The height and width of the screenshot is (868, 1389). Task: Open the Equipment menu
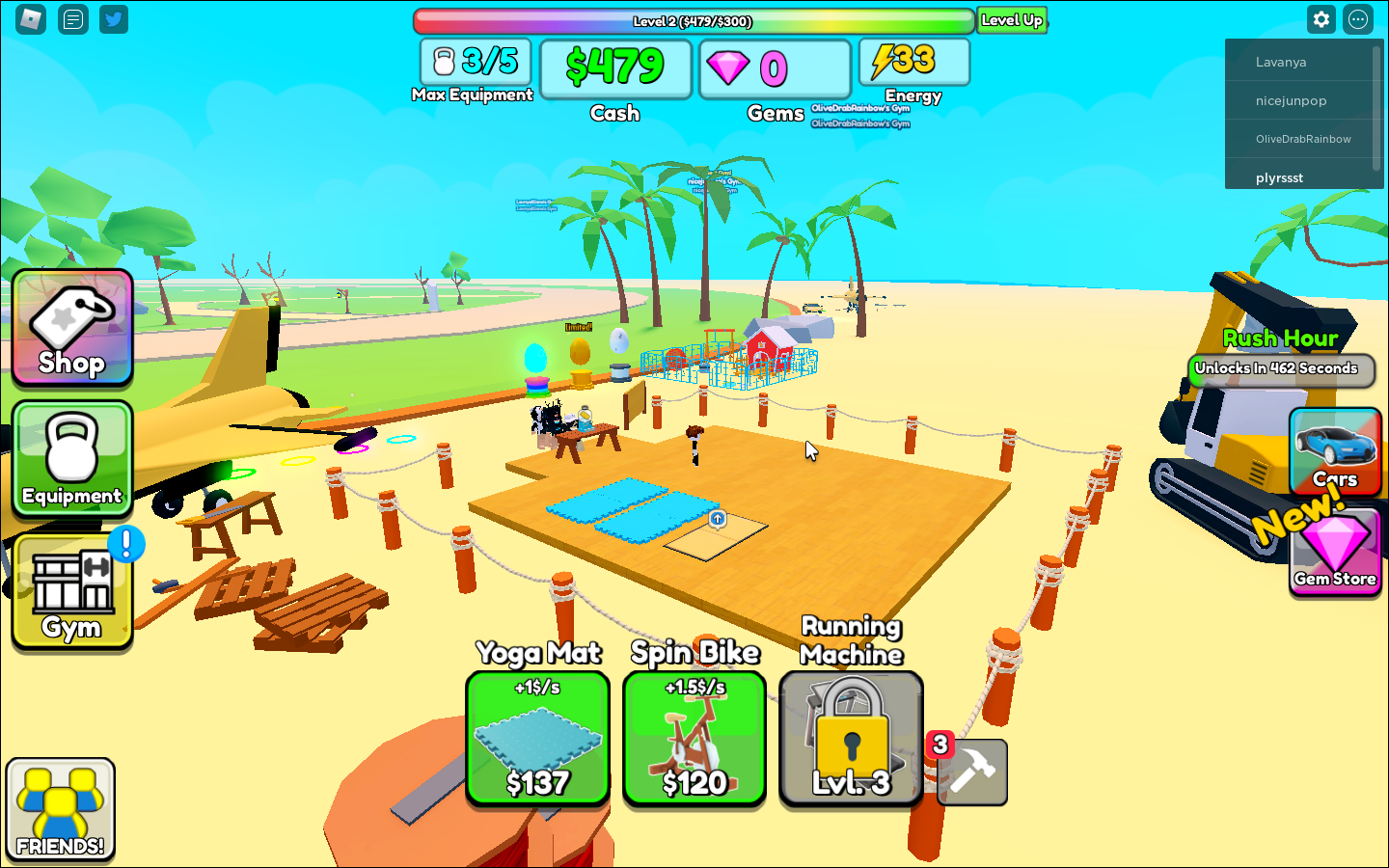point(71,460)
